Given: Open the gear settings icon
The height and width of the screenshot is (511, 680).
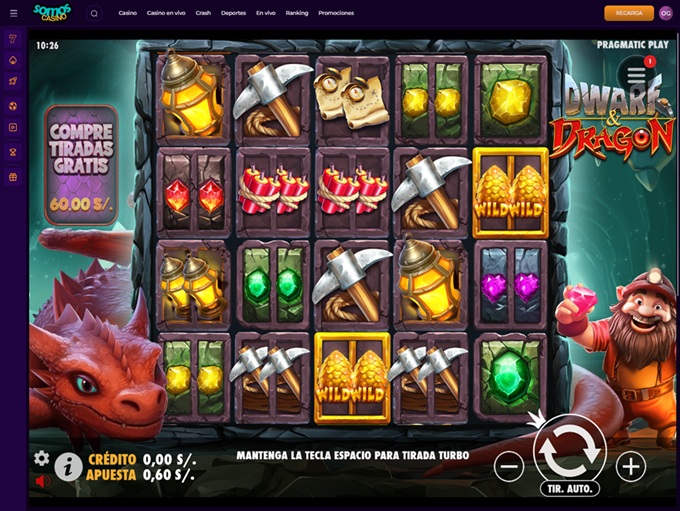Looking at the screenshot, I should pyautogui.click(x=41, y=458).
